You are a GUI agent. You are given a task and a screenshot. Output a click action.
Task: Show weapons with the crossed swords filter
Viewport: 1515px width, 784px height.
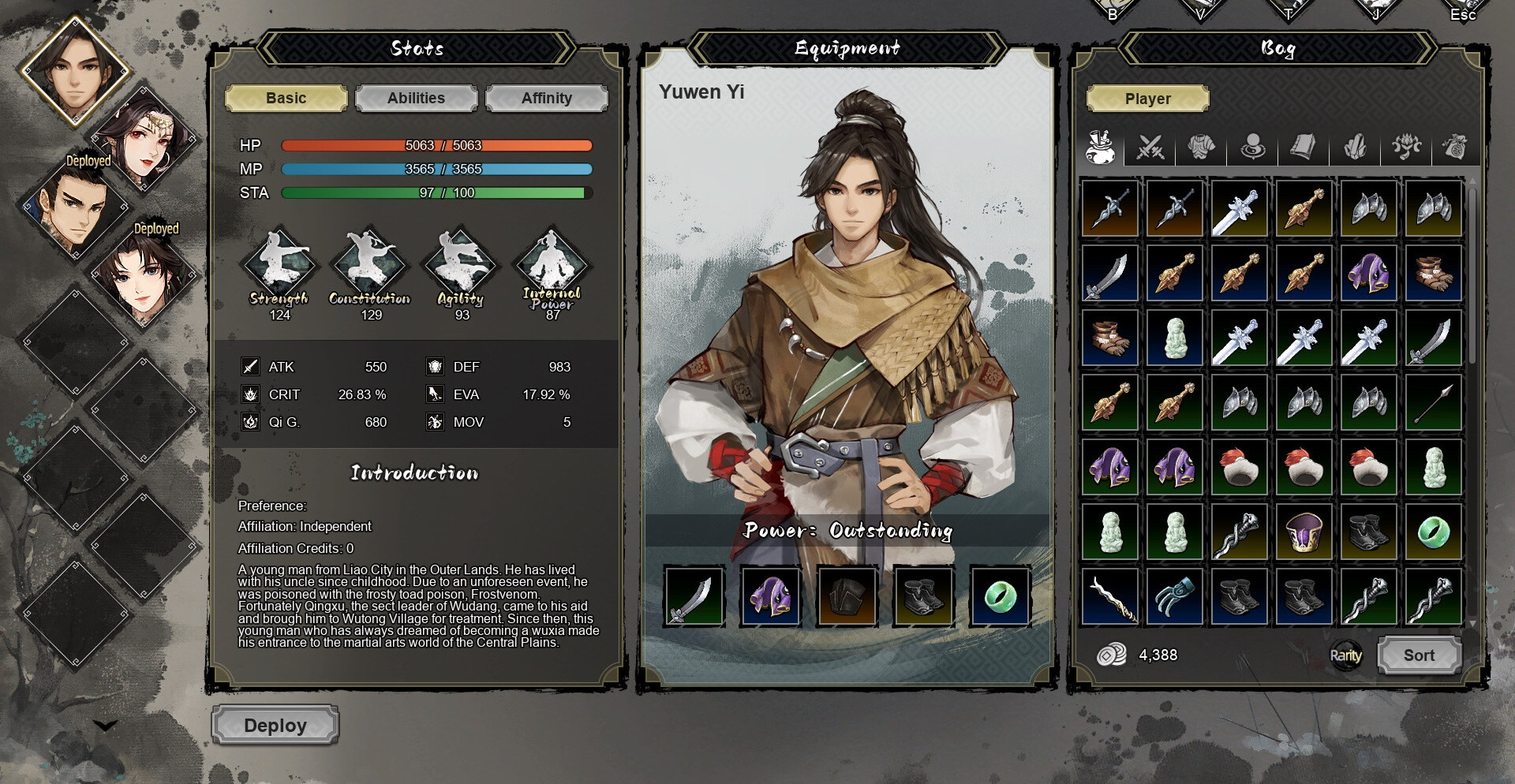pyautogui.click(x=1150, y=147)
